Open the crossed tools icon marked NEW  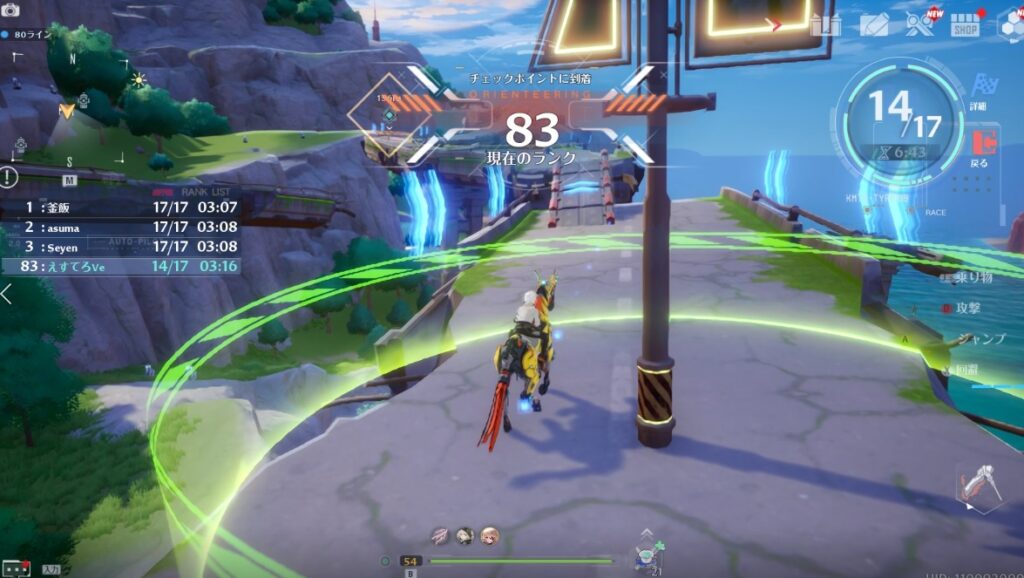click(918, 25)
